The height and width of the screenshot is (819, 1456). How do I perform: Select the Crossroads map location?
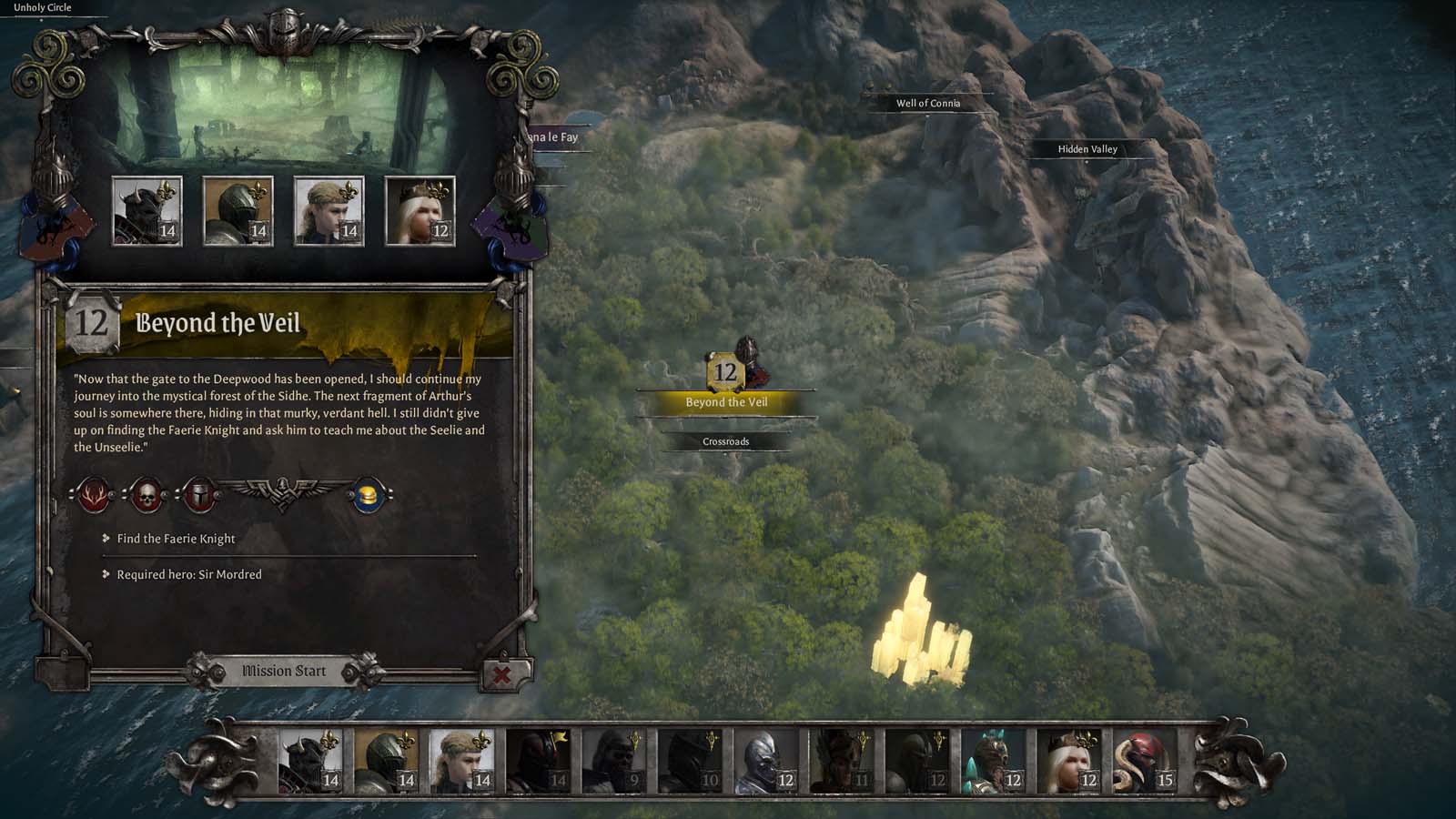coord(726,441)
